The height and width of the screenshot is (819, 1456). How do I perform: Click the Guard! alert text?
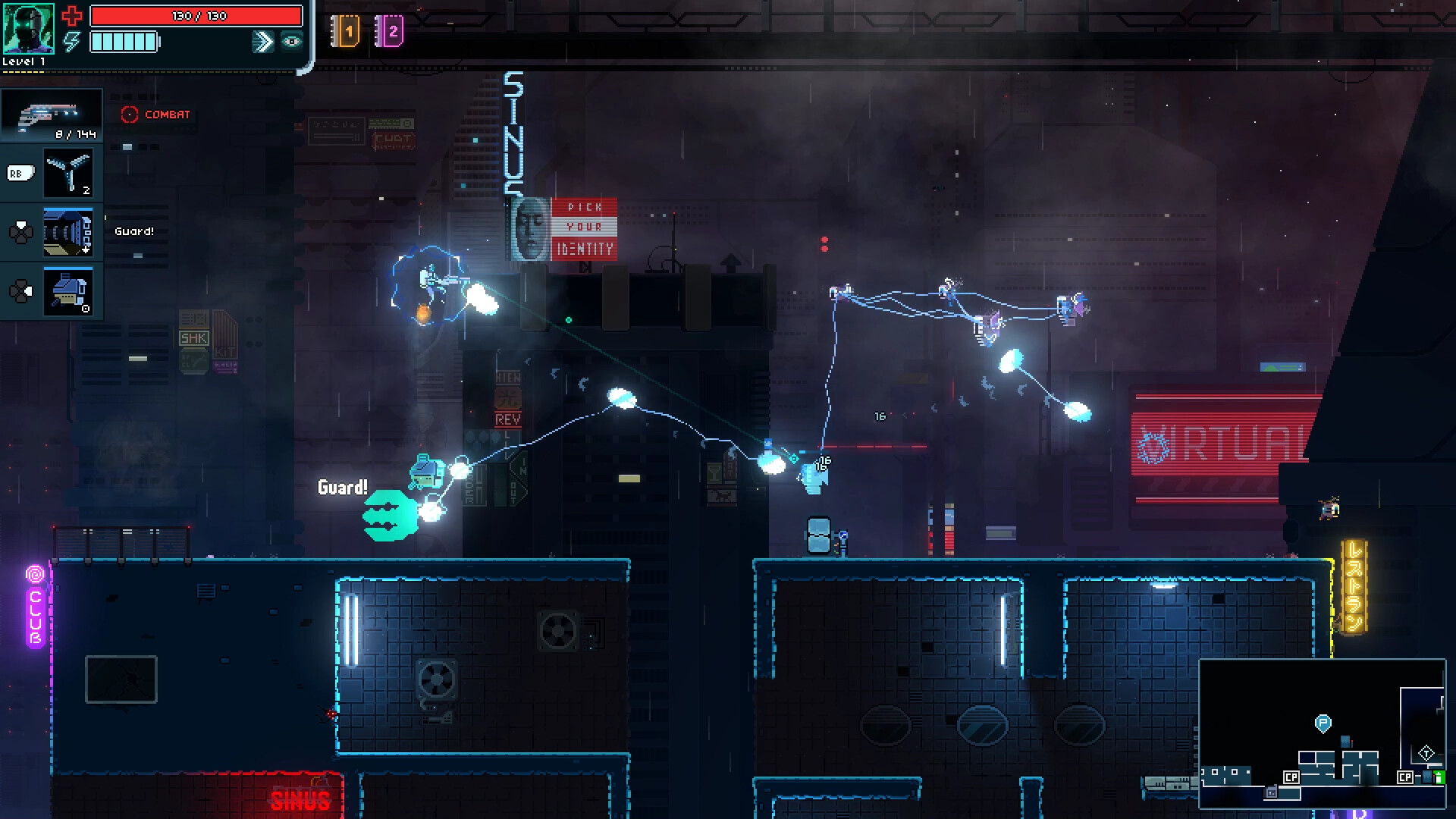coord(344,488)
